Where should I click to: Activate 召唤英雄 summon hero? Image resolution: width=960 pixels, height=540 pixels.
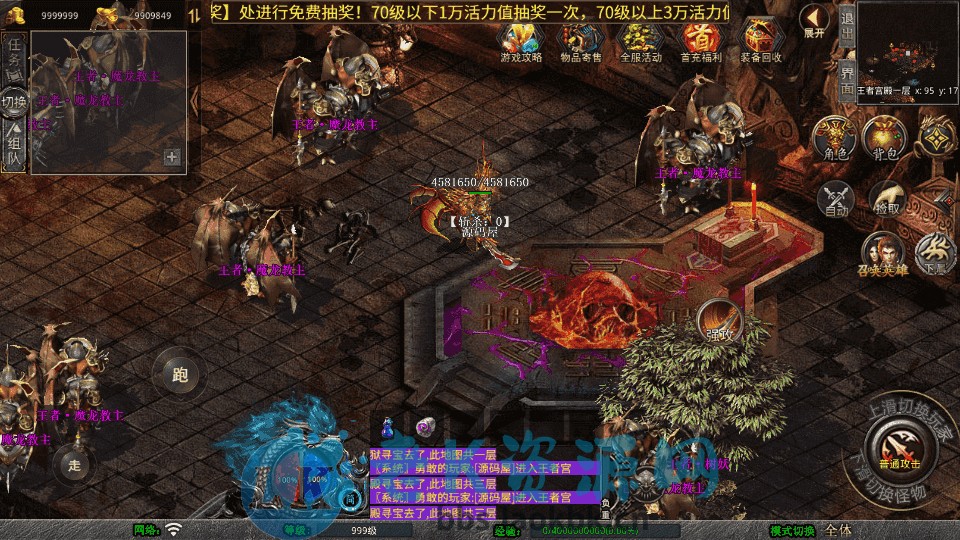click(x=884, y=254)
